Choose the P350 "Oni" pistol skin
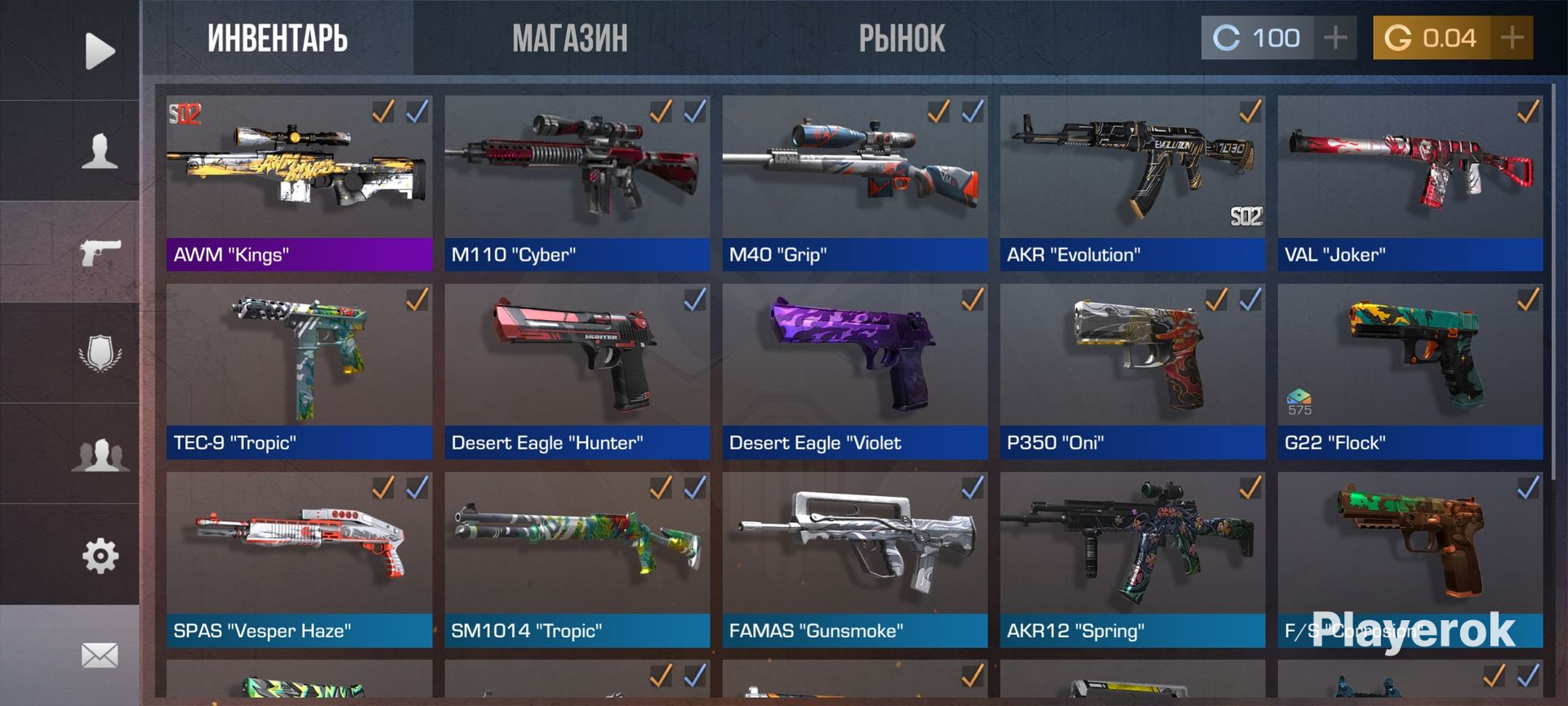 [1132, 372]
